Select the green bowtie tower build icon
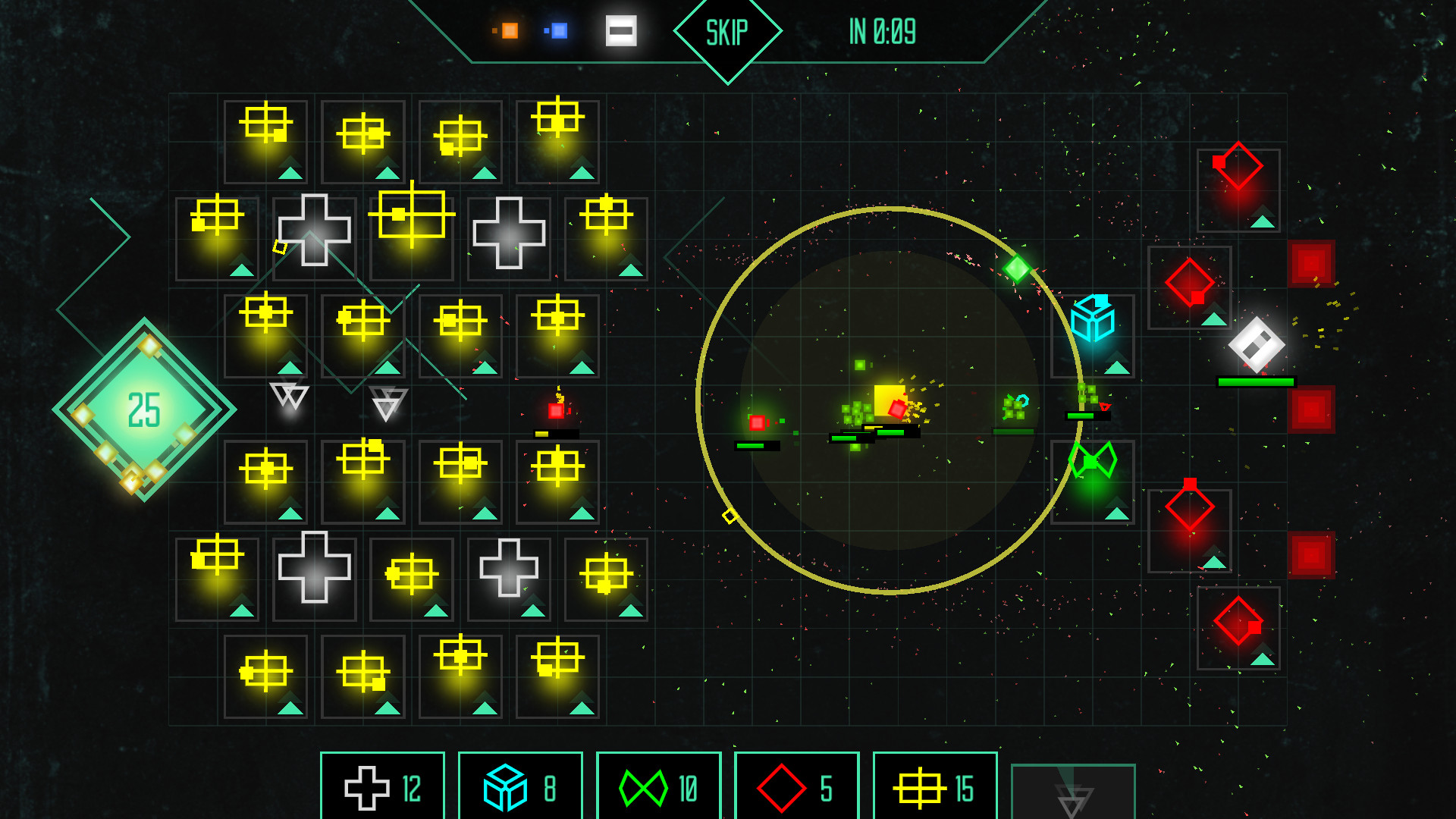The width and height of the screenshot is (1456, 819). point(657,786)
